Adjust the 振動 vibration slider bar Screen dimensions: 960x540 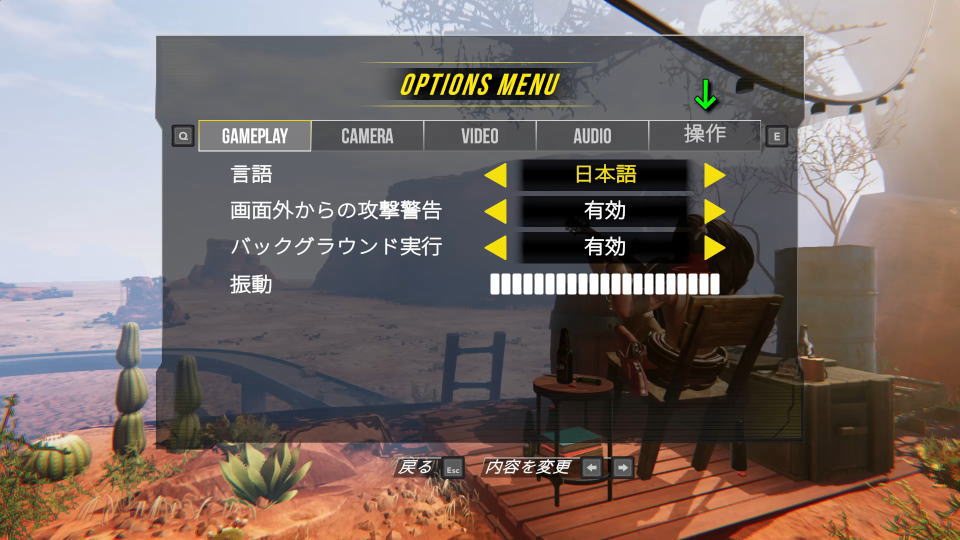tap(604, 284)
